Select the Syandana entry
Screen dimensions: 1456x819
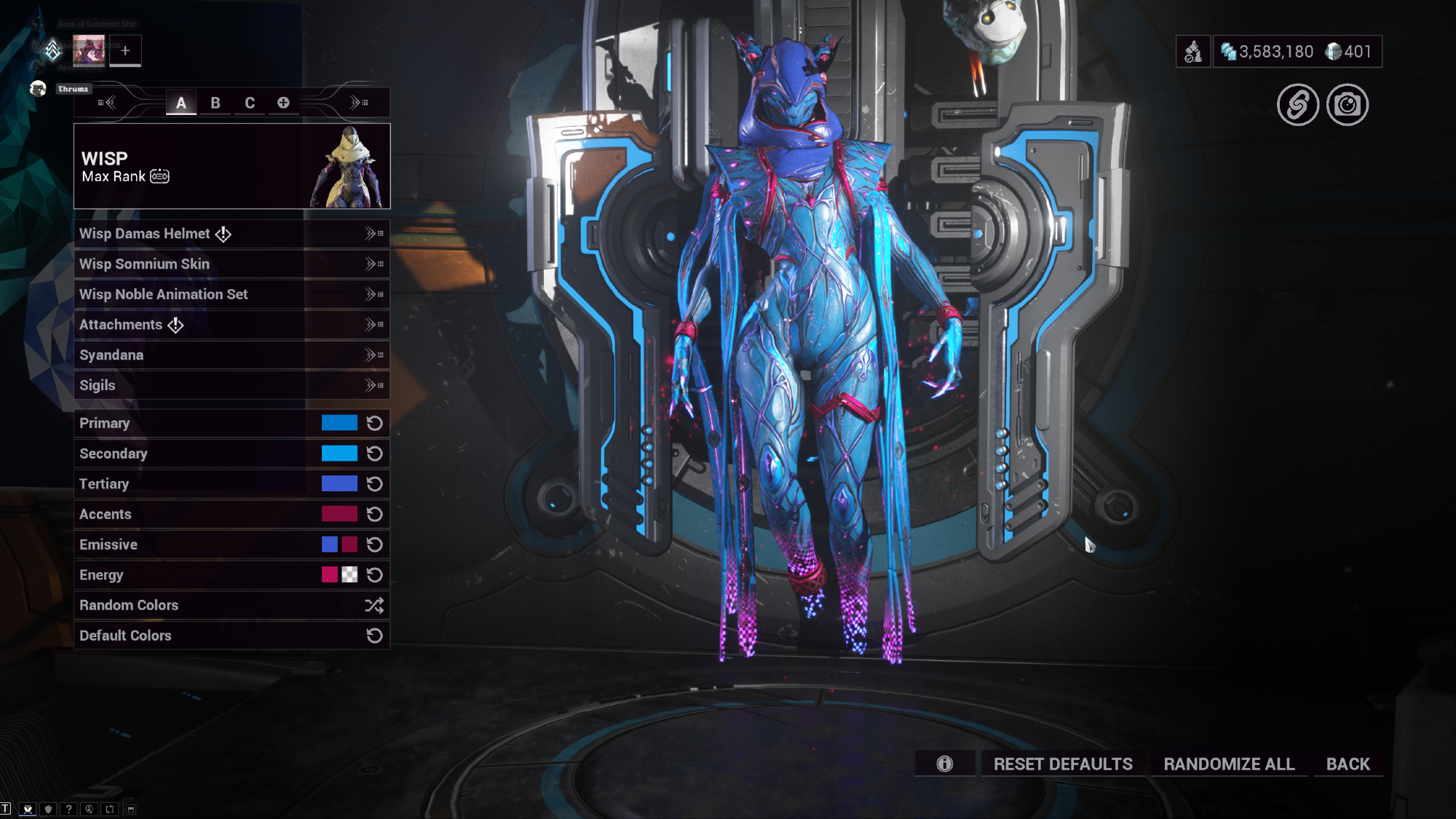[231, 355]
